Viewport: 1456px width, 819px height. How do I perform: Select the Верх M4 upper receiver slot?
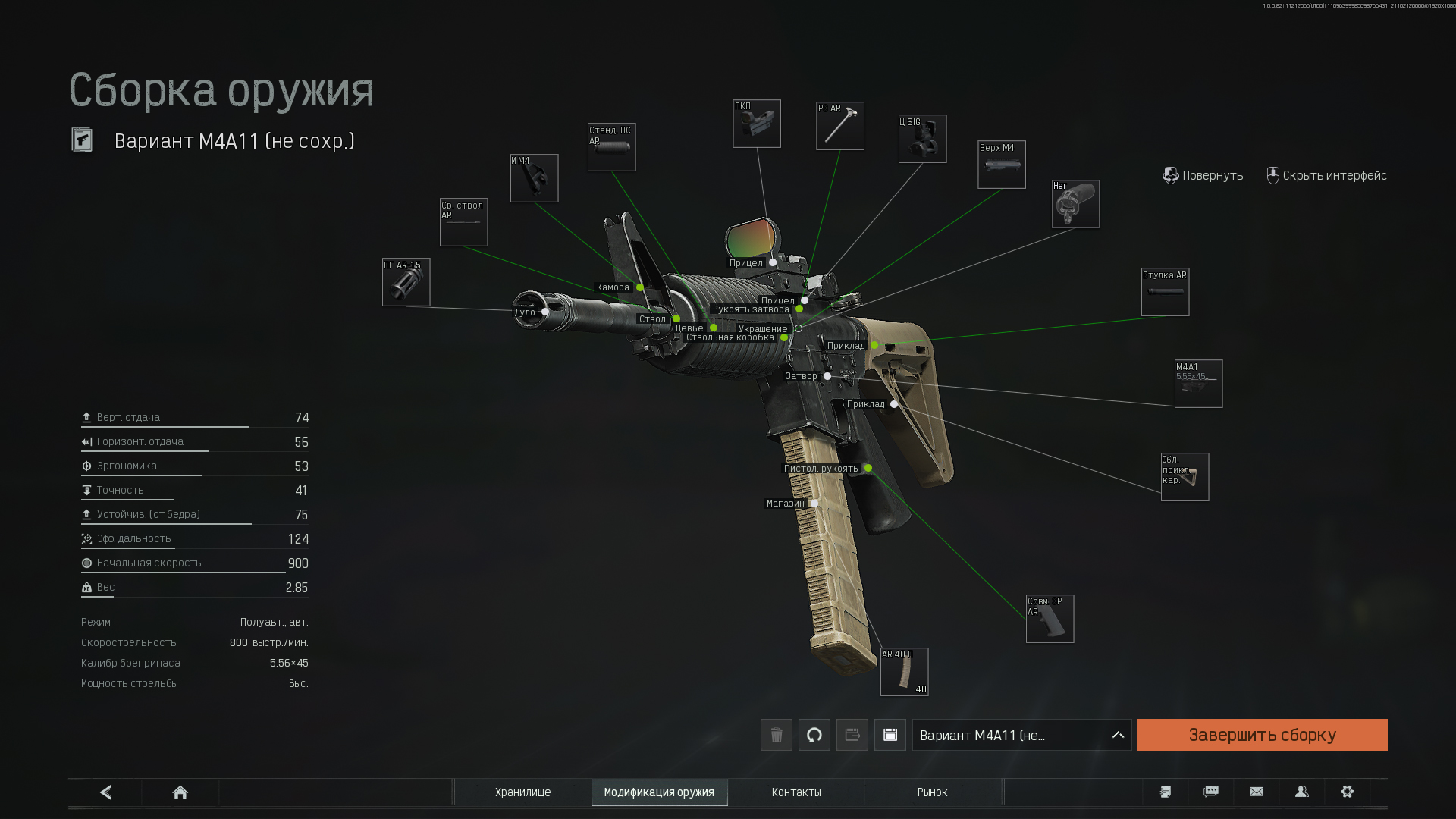1001,165
